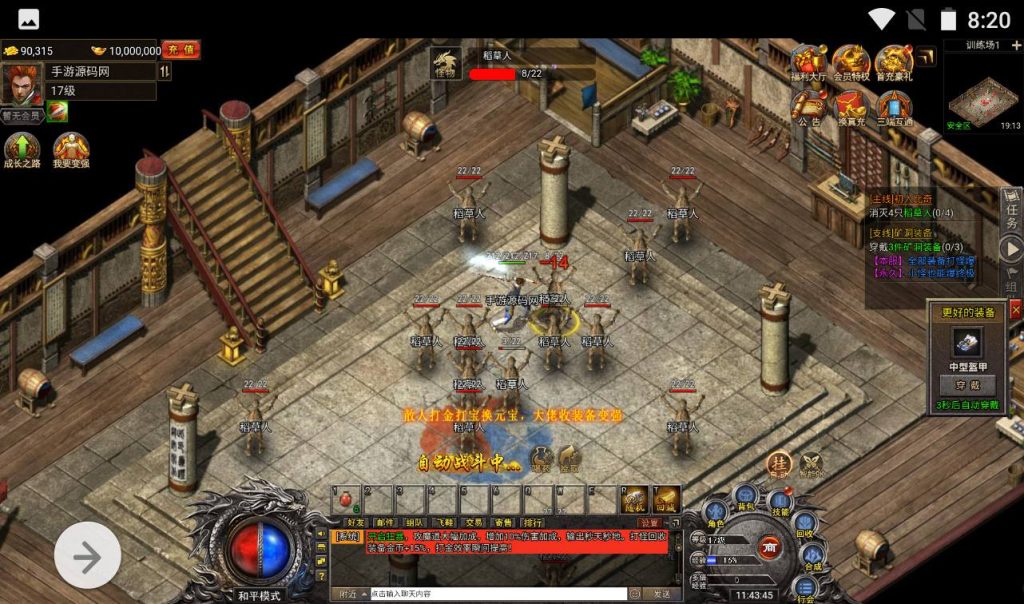This screenshot has width=1024, height=604.
Task: Switch the 和平模式 attack mode
Action: tap(260, 594)
